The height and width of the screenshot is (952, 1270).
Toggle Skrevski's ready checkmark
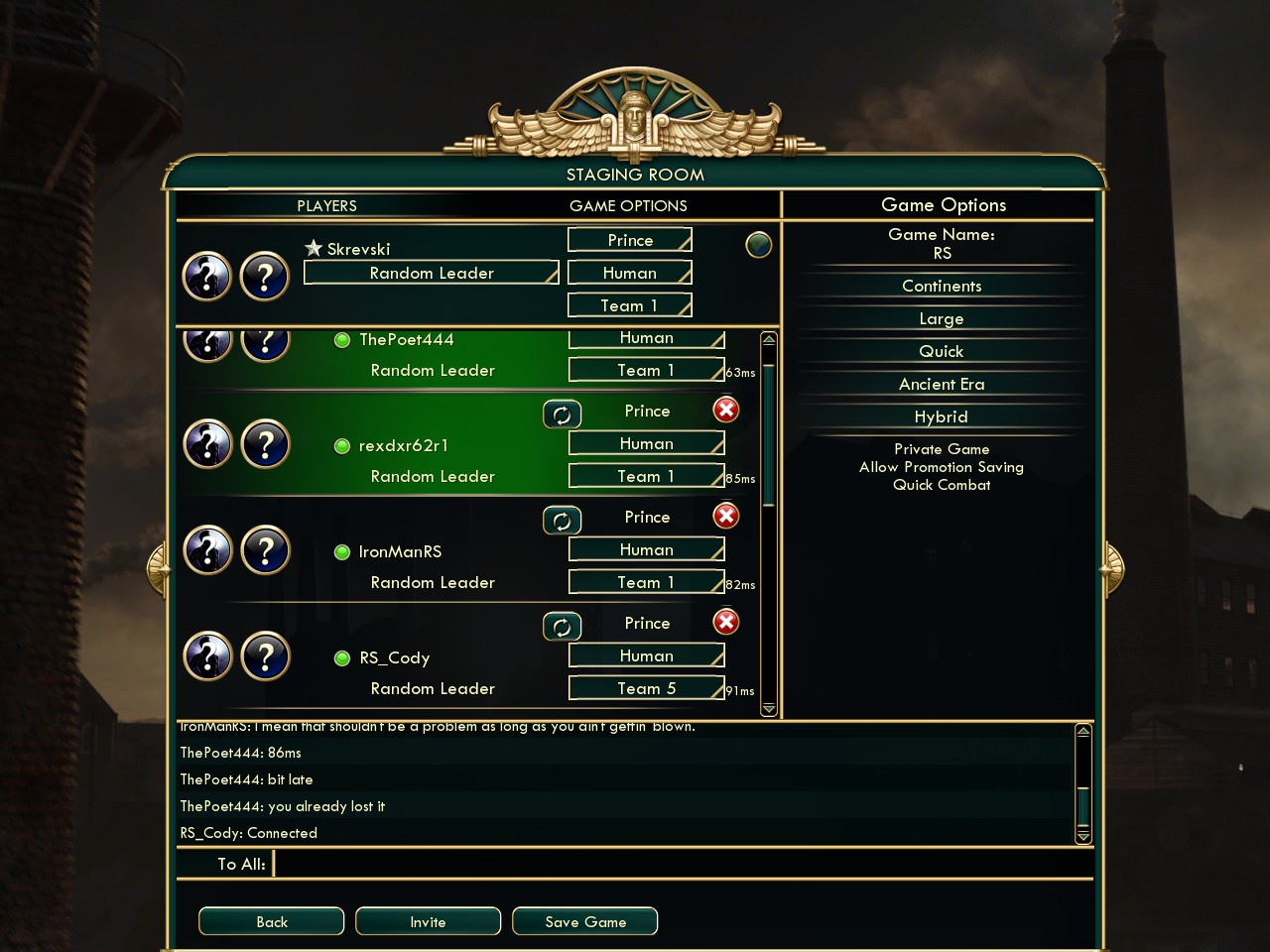click(758, 244)
